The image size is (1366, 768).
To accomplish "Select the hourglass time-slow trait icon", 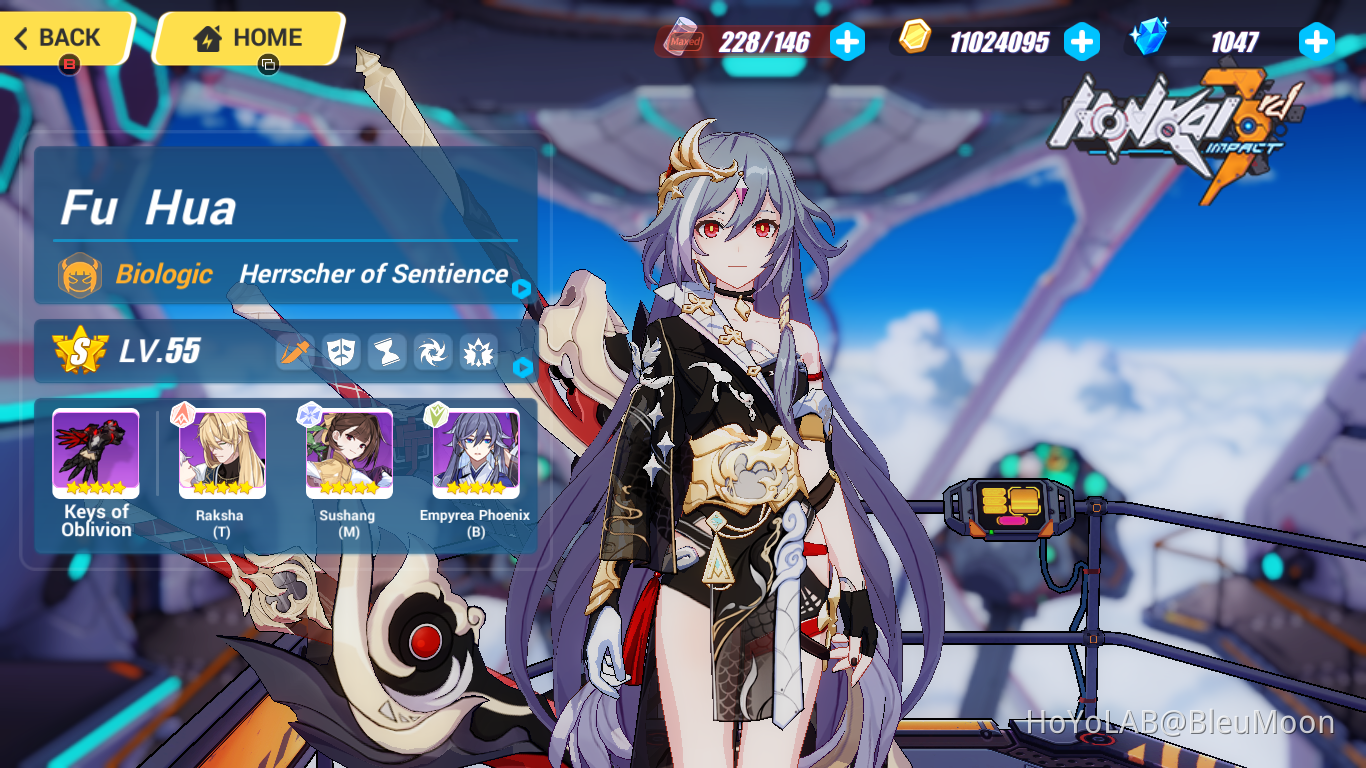I will [387, 352].
